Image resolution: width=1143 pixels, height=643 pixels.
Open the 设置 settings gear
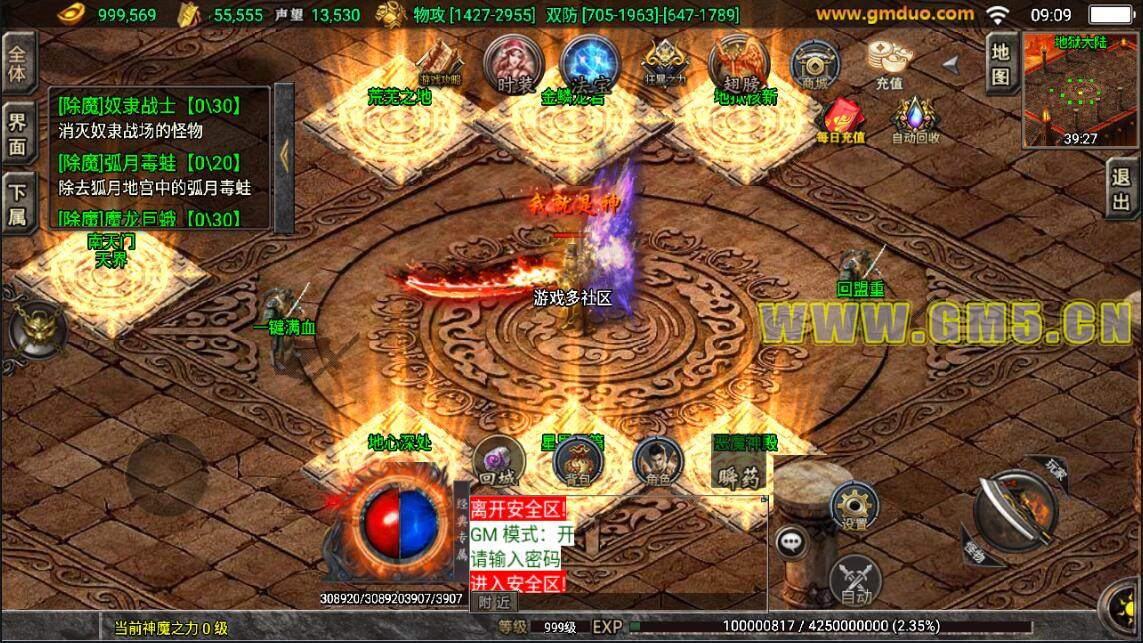point(854,505)
